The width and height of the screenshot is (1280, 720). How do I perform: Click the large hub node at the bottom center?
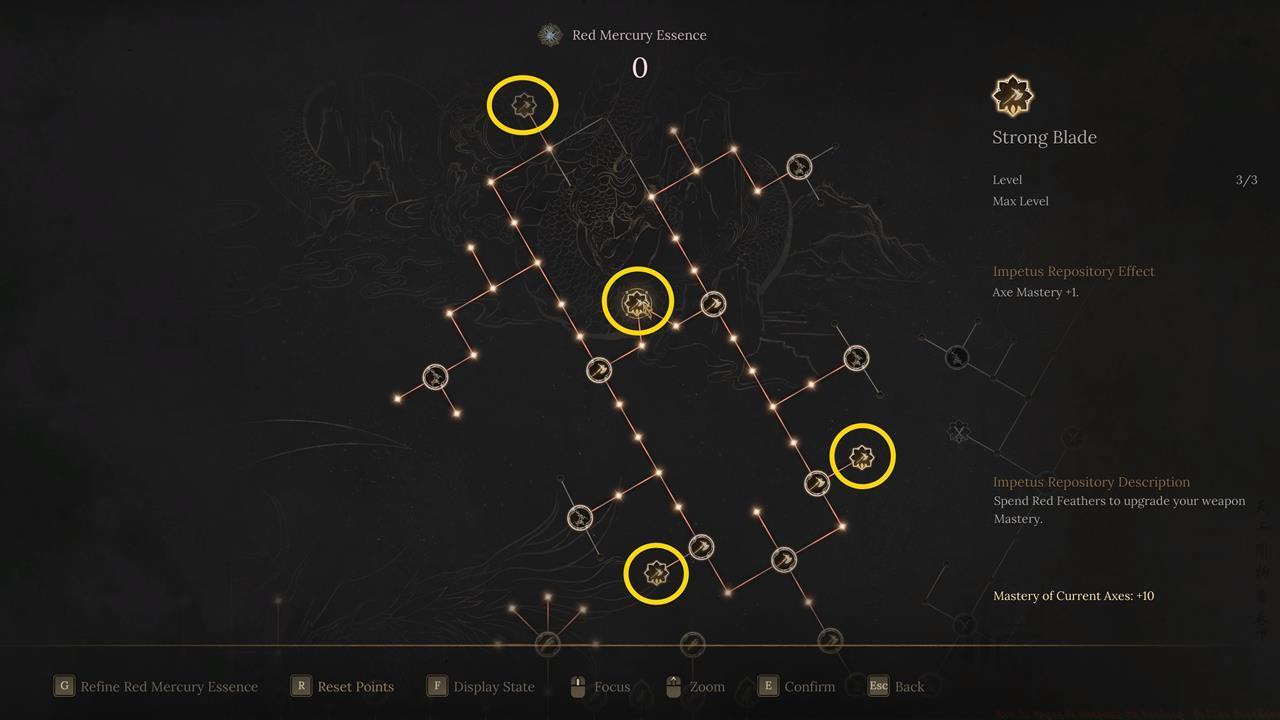[x=546, y=645]
